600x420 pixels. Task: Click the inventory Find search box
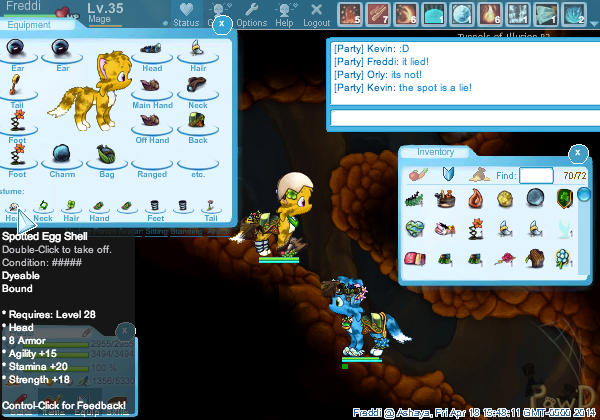click(536, 175)
